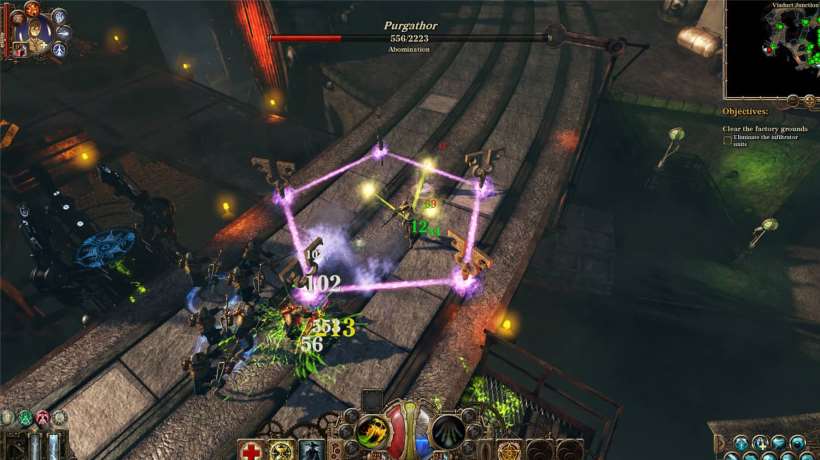Select the Purgathor boss name plate
The width and height of the screenshot is (820, 460).
[410, 26]
